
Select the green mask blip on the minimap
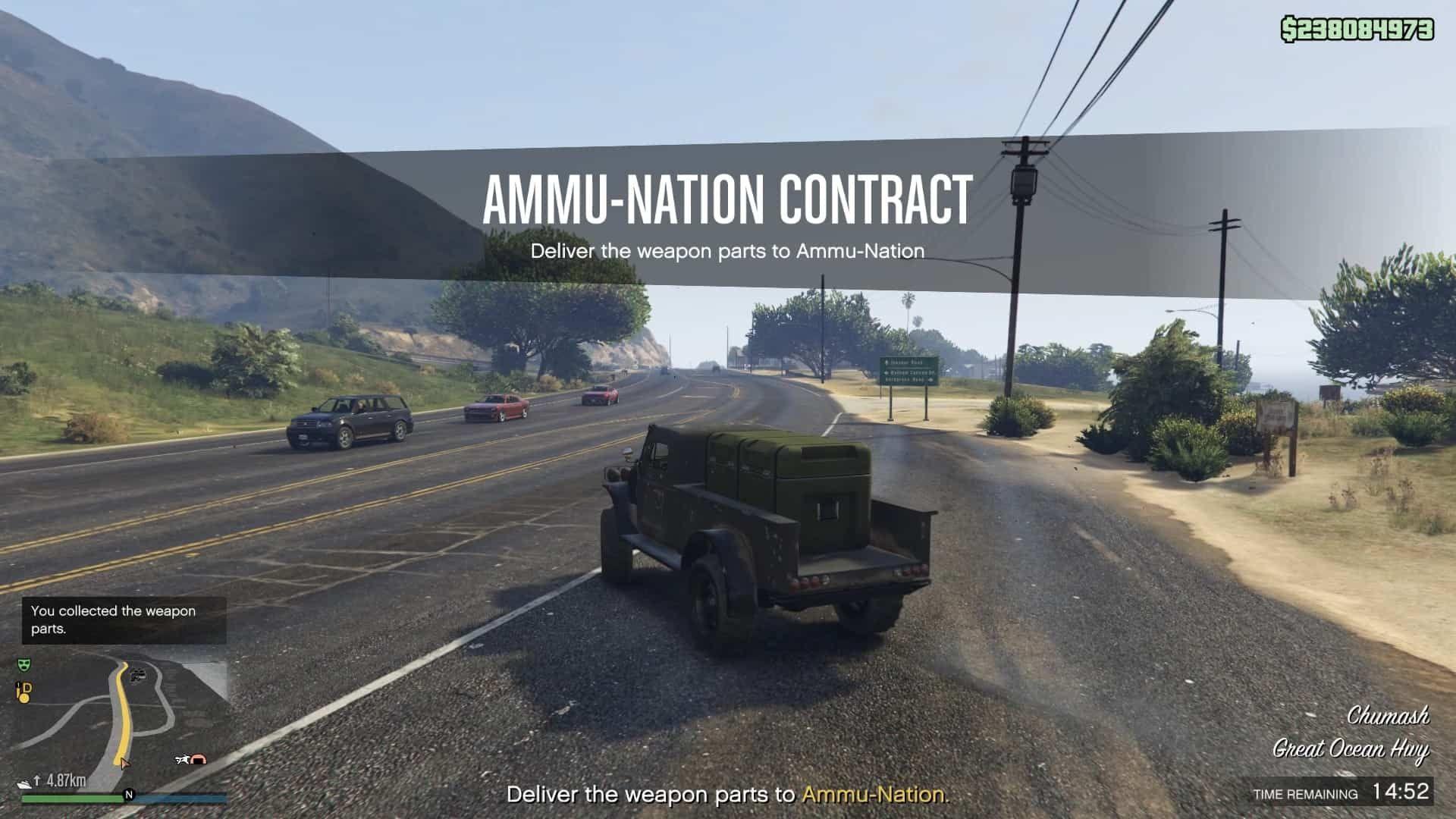pos(24,665)
